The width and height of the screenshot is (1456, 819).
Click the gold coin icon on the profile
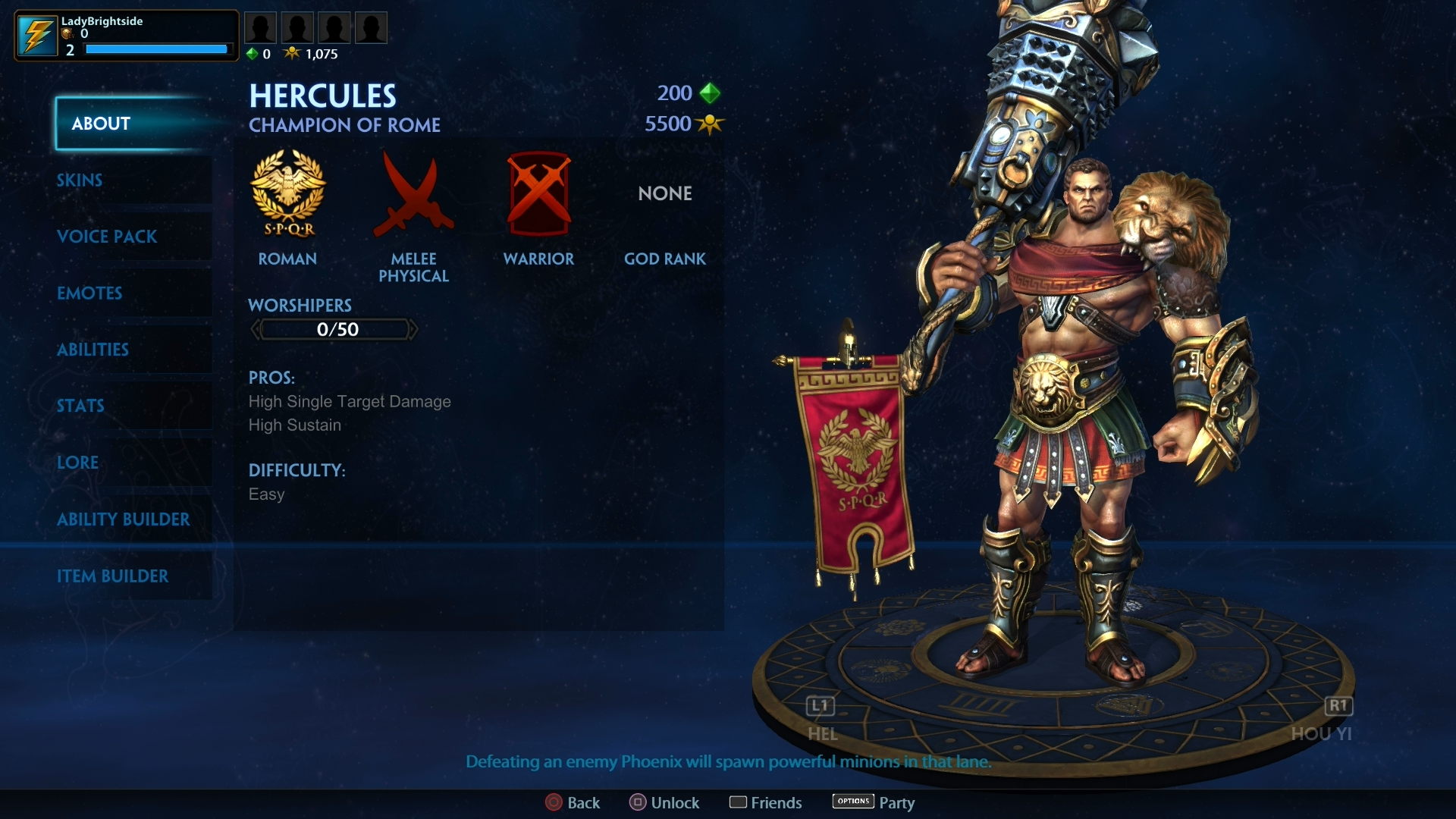pyautogui.click(x=67, y=34)
